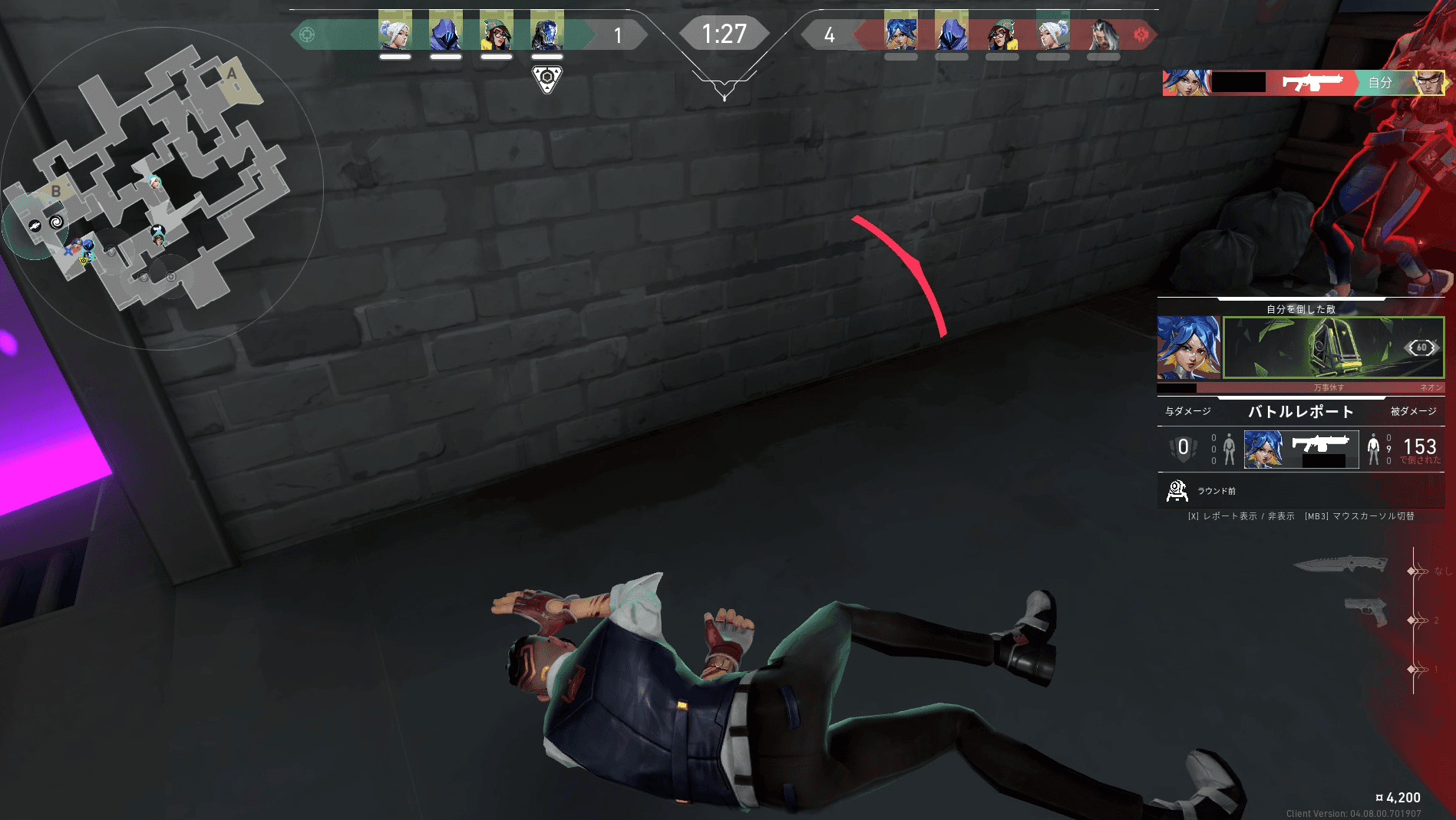
Task: Click the circular minimap
Action: (x=161, y=188)
